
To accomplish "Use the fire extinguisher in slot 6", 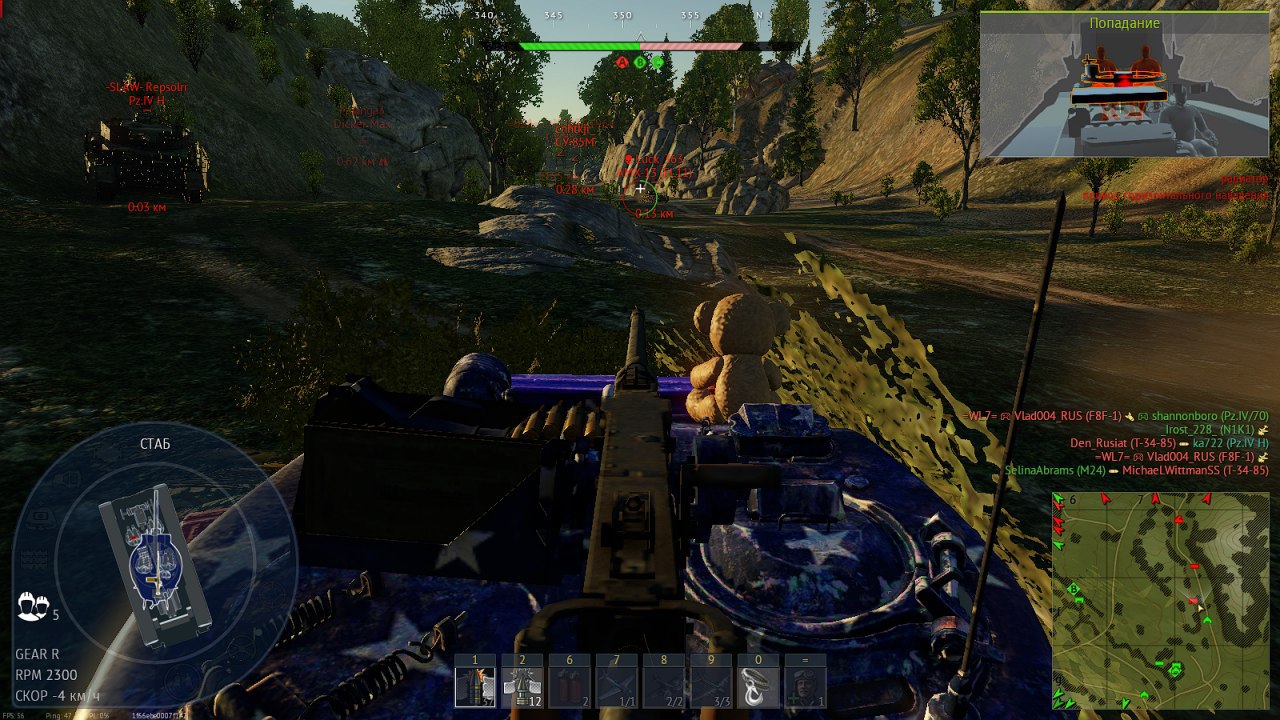I will pos(569,687).
